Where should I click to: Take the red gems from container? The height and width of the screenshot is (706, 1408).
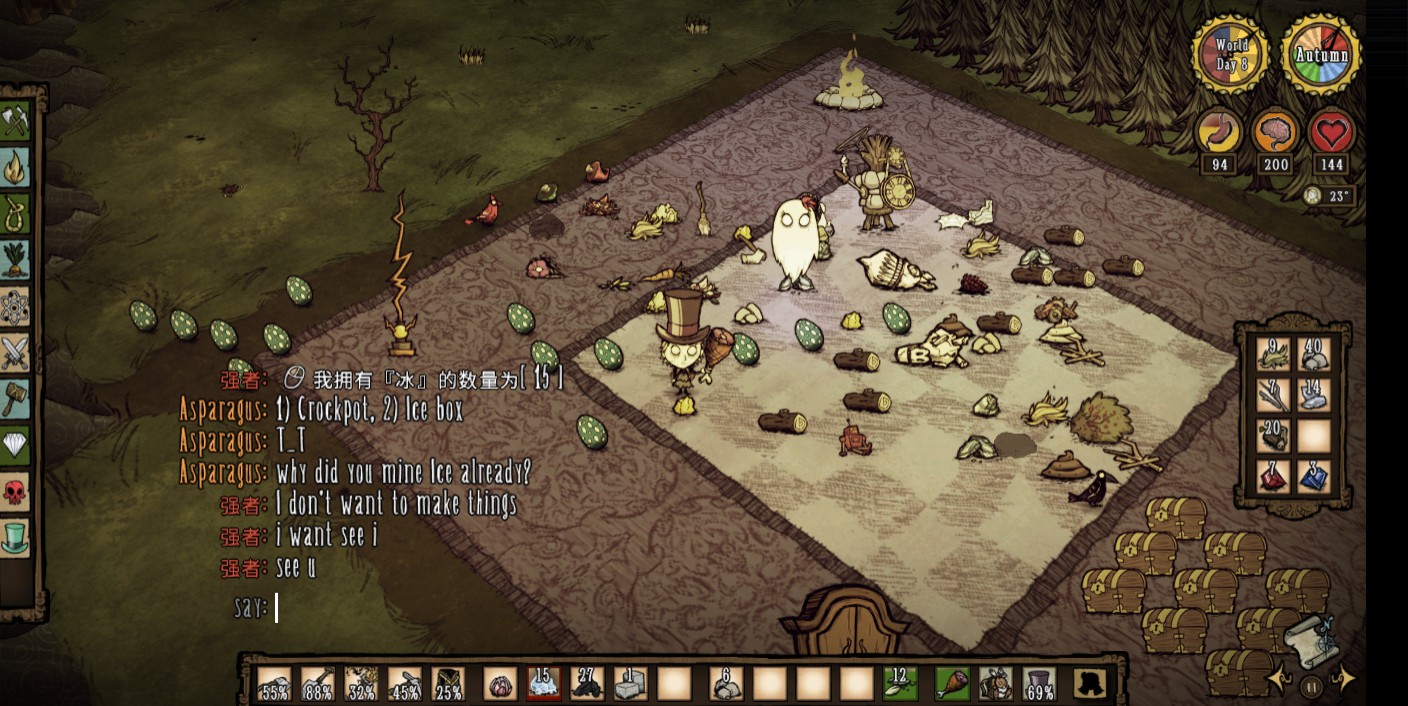[x=1273, y=476]
